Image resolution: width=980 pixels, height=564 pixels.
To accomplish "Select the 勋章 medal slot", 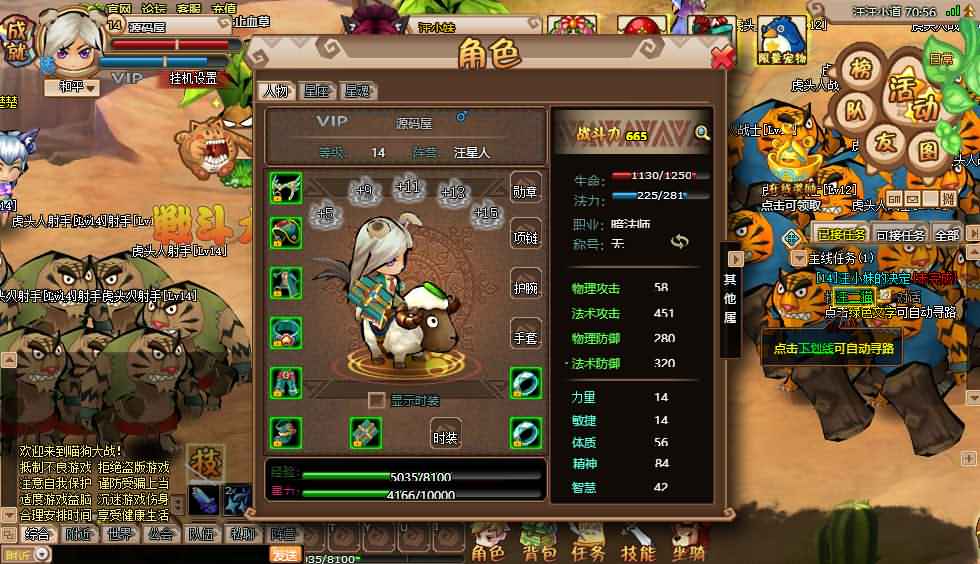I will (x=526, y=190).
